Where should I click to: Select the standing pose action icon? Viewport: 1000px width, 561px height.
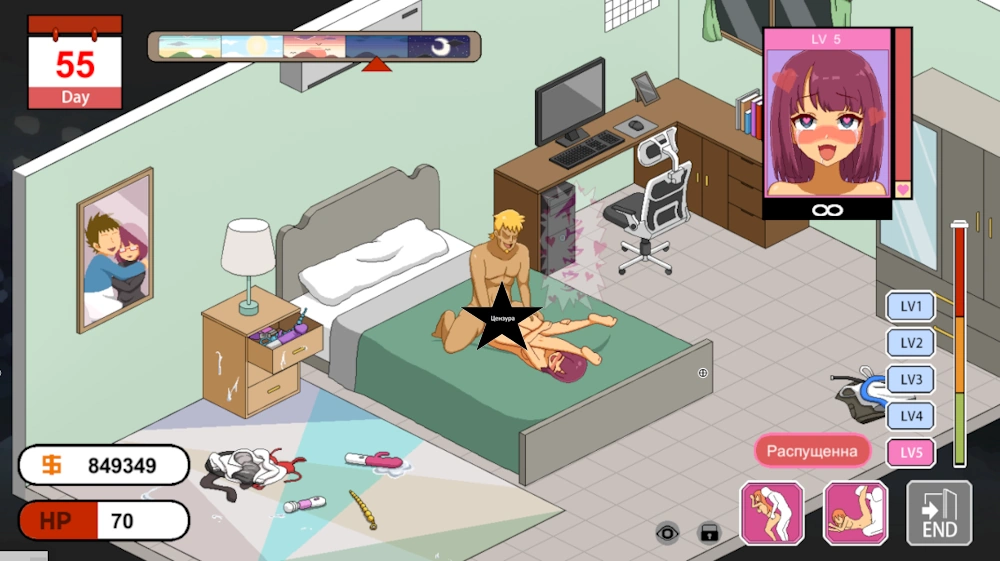[x=772, y=513]
